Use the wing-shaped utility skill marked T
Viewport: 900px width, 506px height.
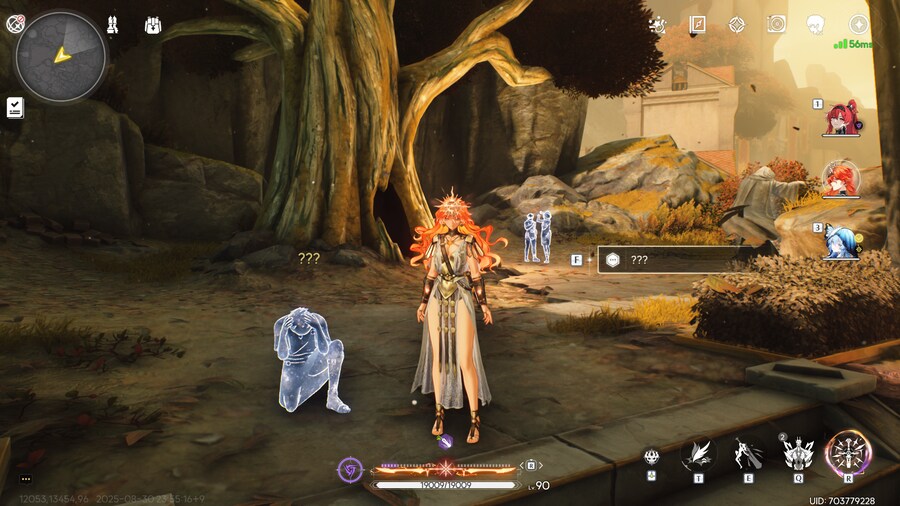pos(697,456)
